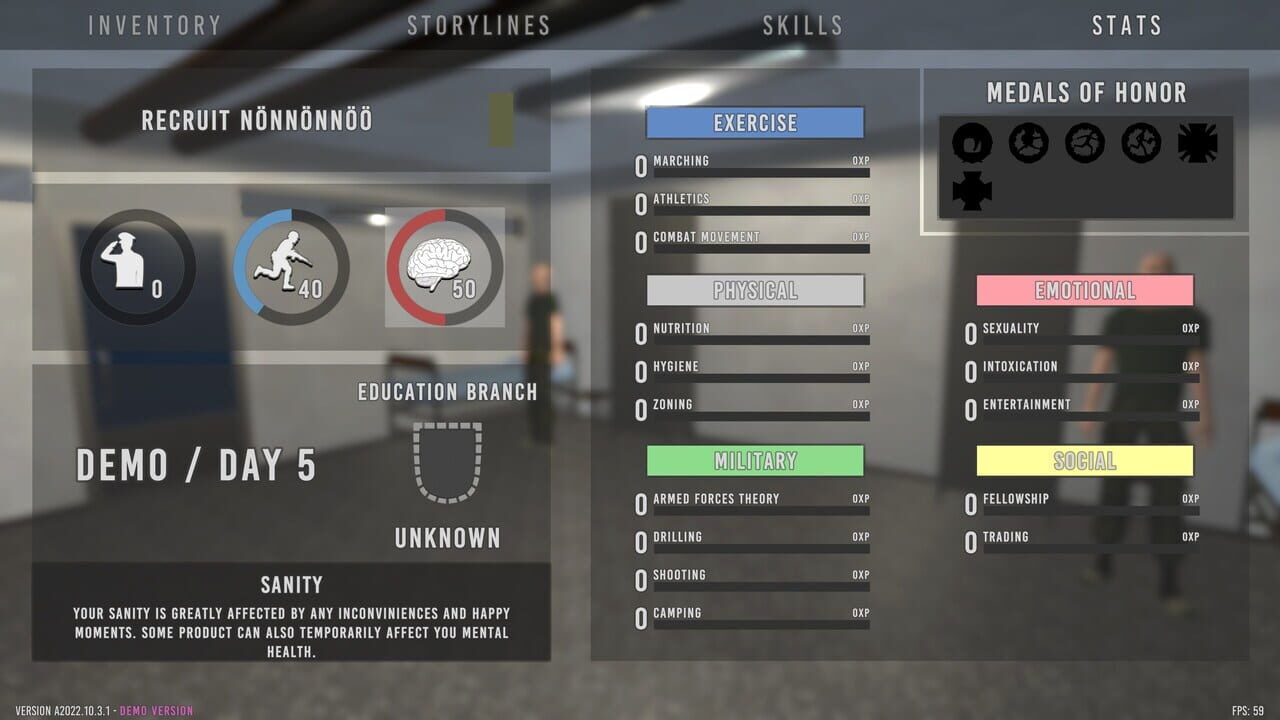Screen dimensions: 1280x720
Task: Click the EXERCISE category header
Action: pos(755,122)
